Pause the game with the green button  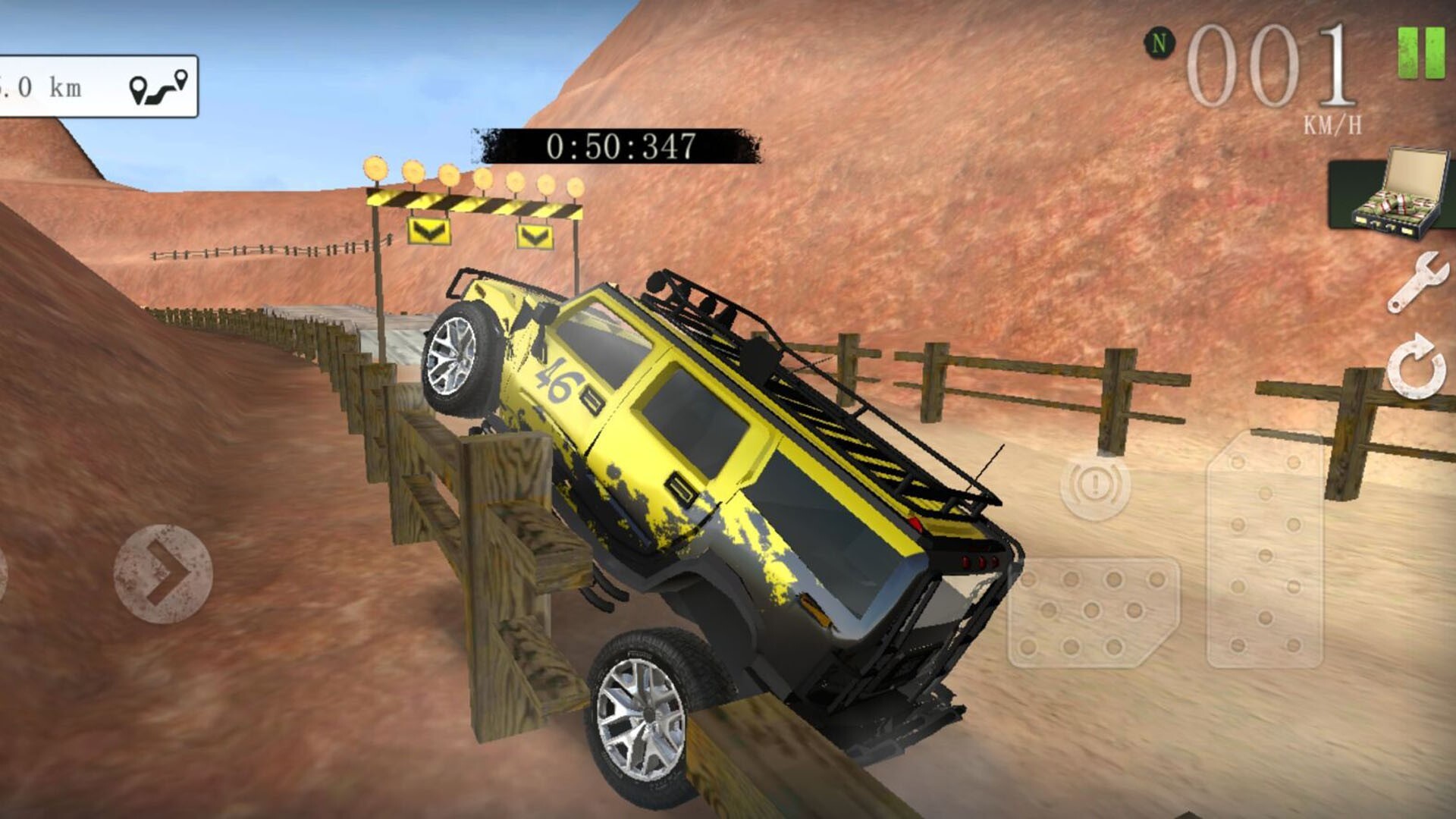[x=1421, y=52]
